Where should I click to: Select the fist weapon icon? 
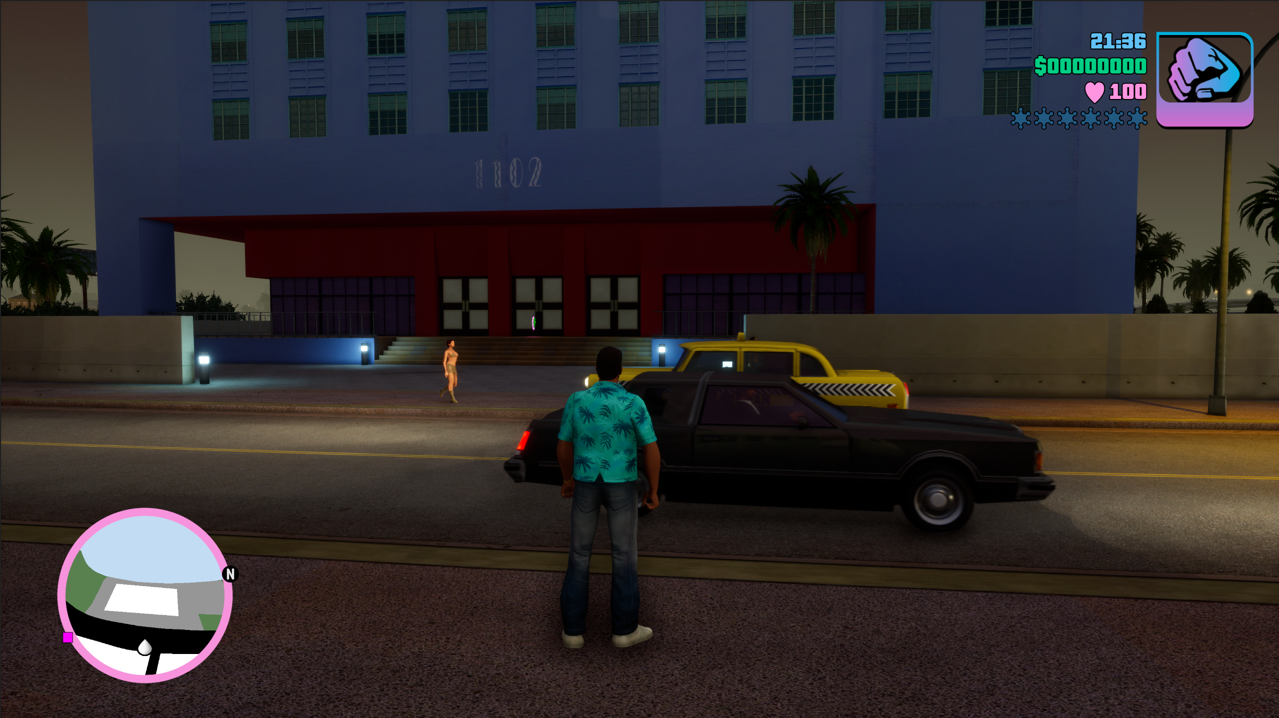click(x=1204, y=78)
